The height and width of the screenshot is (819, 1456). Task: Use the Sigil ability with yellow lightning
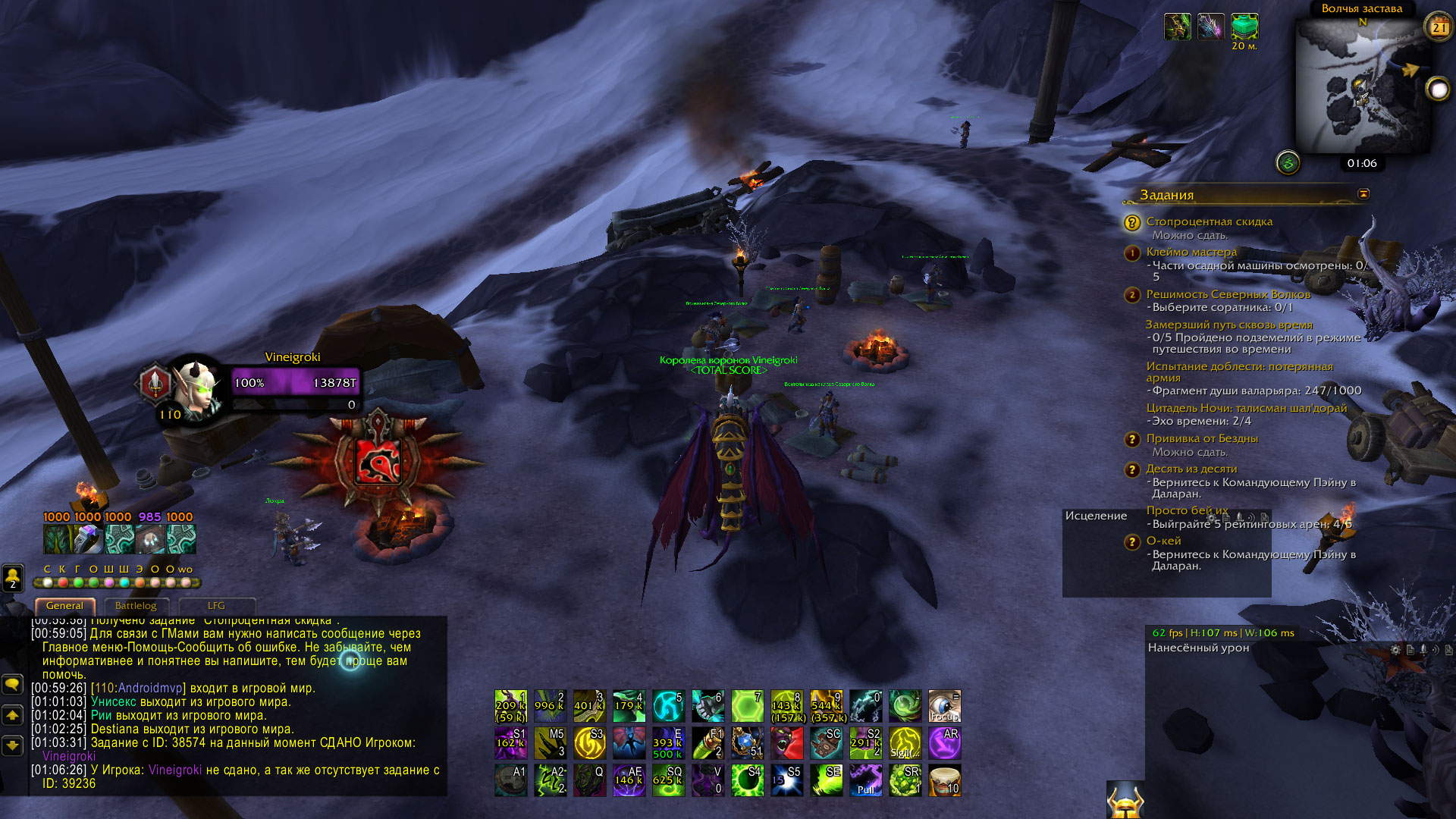tap(905, 743)
